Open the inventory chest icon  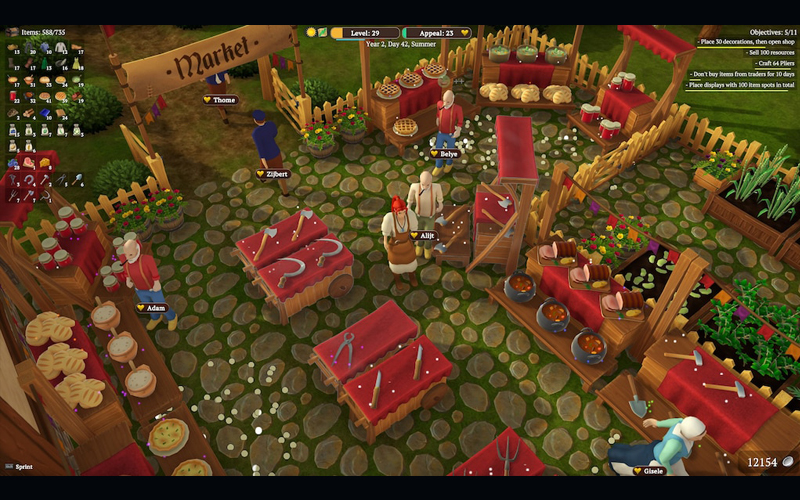coord(12,32)
